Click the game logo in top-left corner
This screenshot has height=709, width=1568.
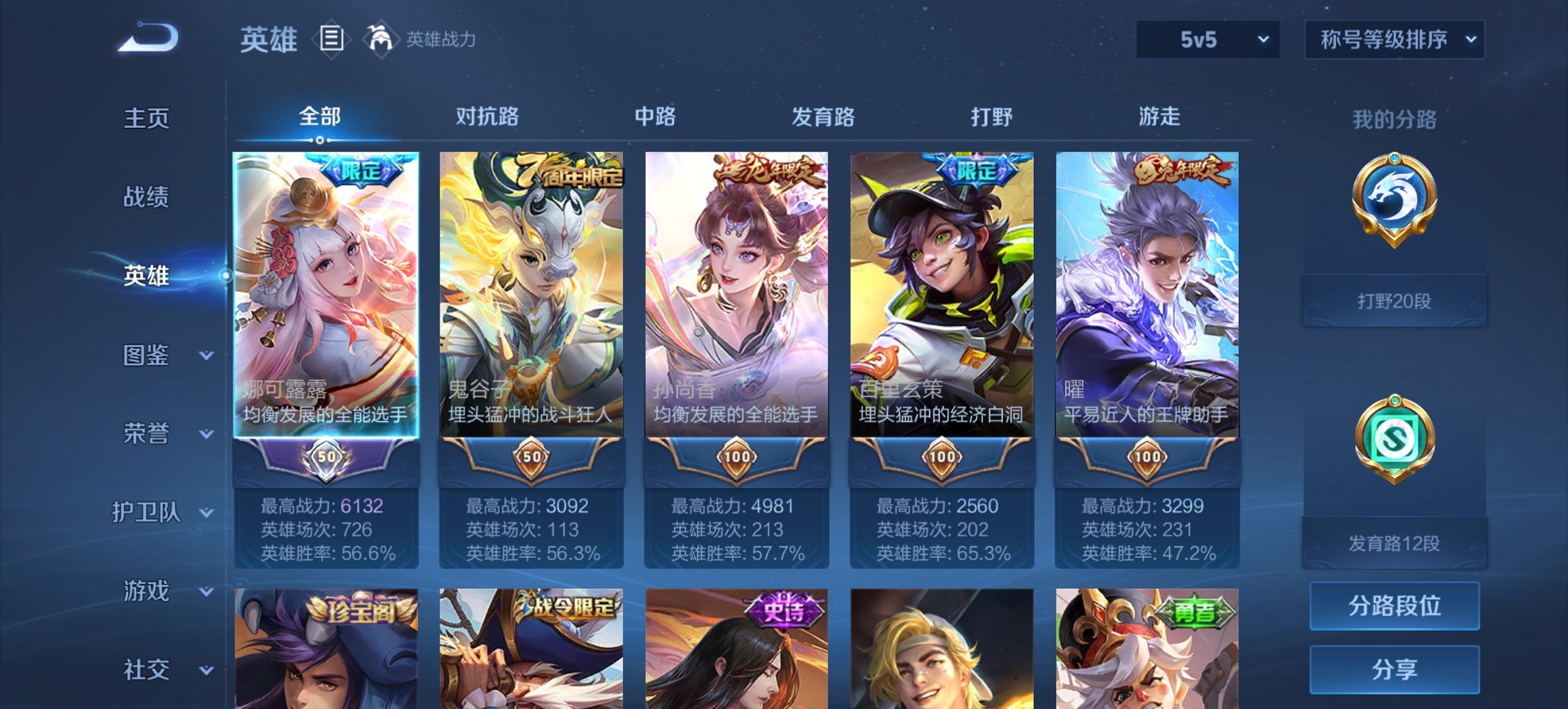[147, 38]
